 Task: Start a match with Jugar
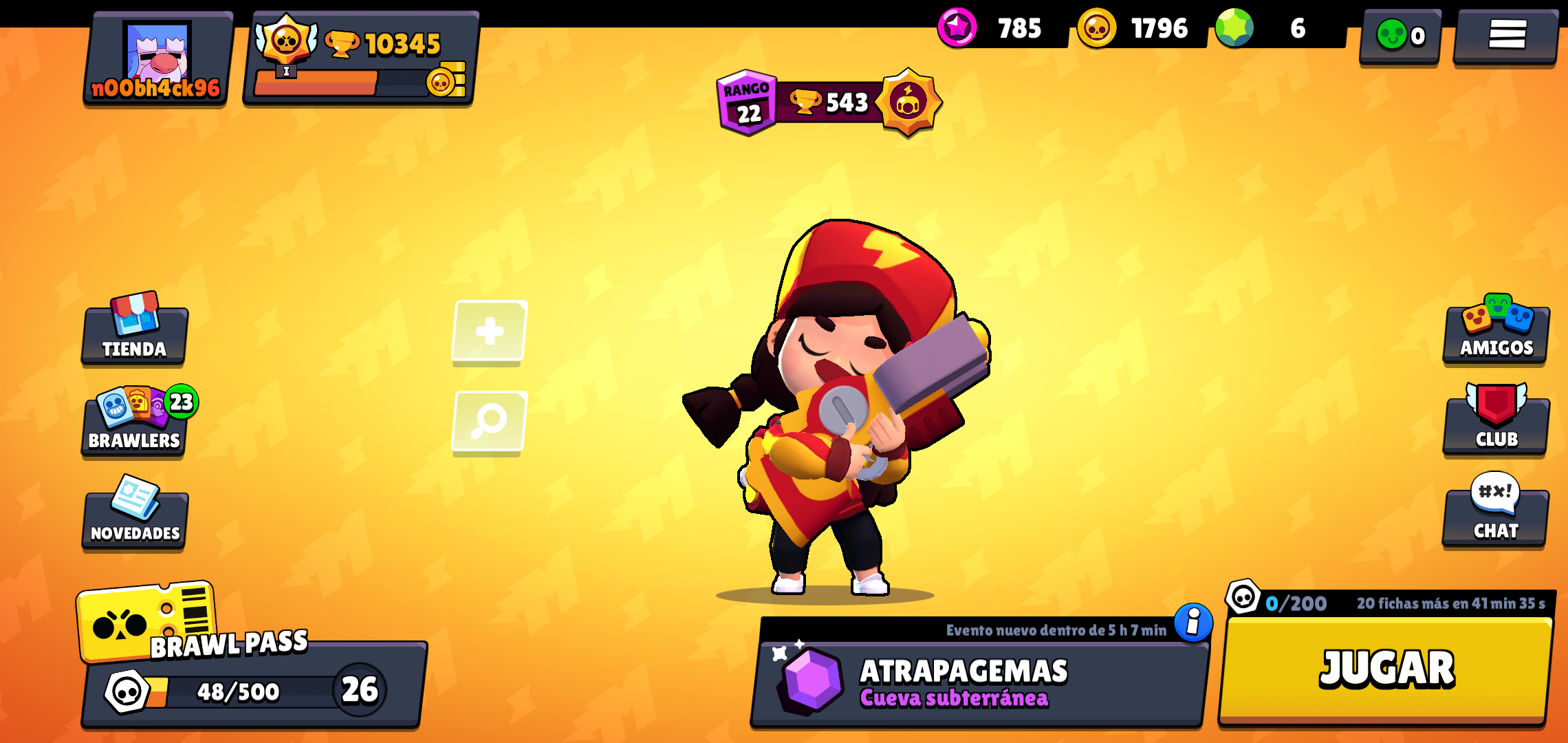point(1386,669)
